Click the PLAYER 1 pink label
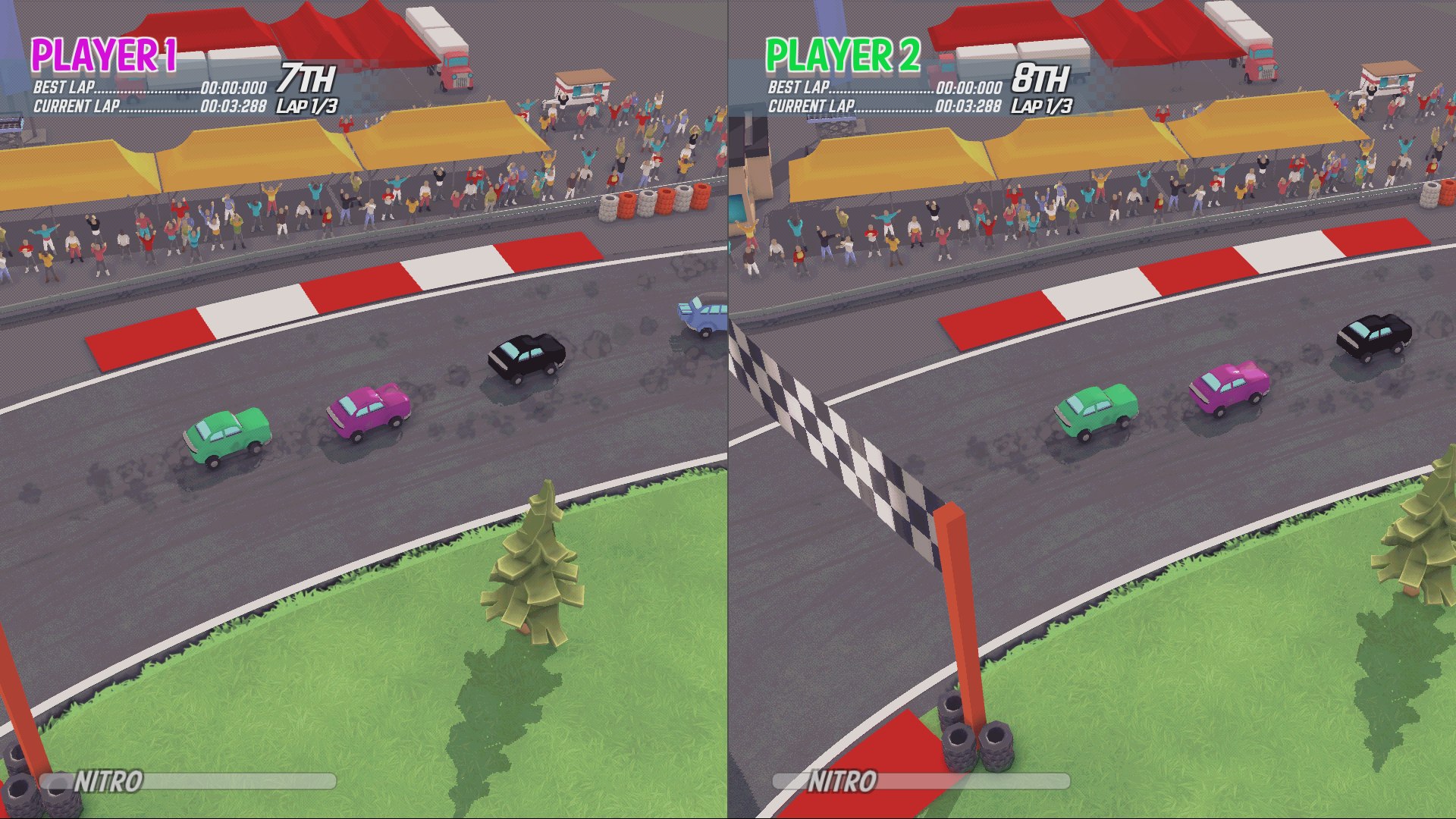 click(x=105, y=55)
